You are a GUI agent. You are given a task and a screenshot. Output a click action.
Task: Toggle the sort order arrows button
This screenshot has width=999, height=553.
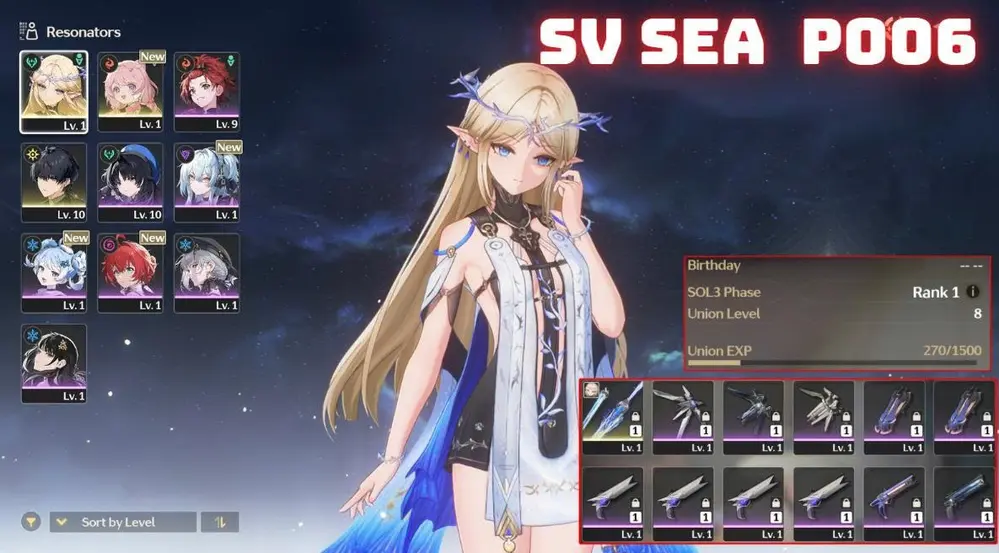pyautogui.click(x=219, y=522)
